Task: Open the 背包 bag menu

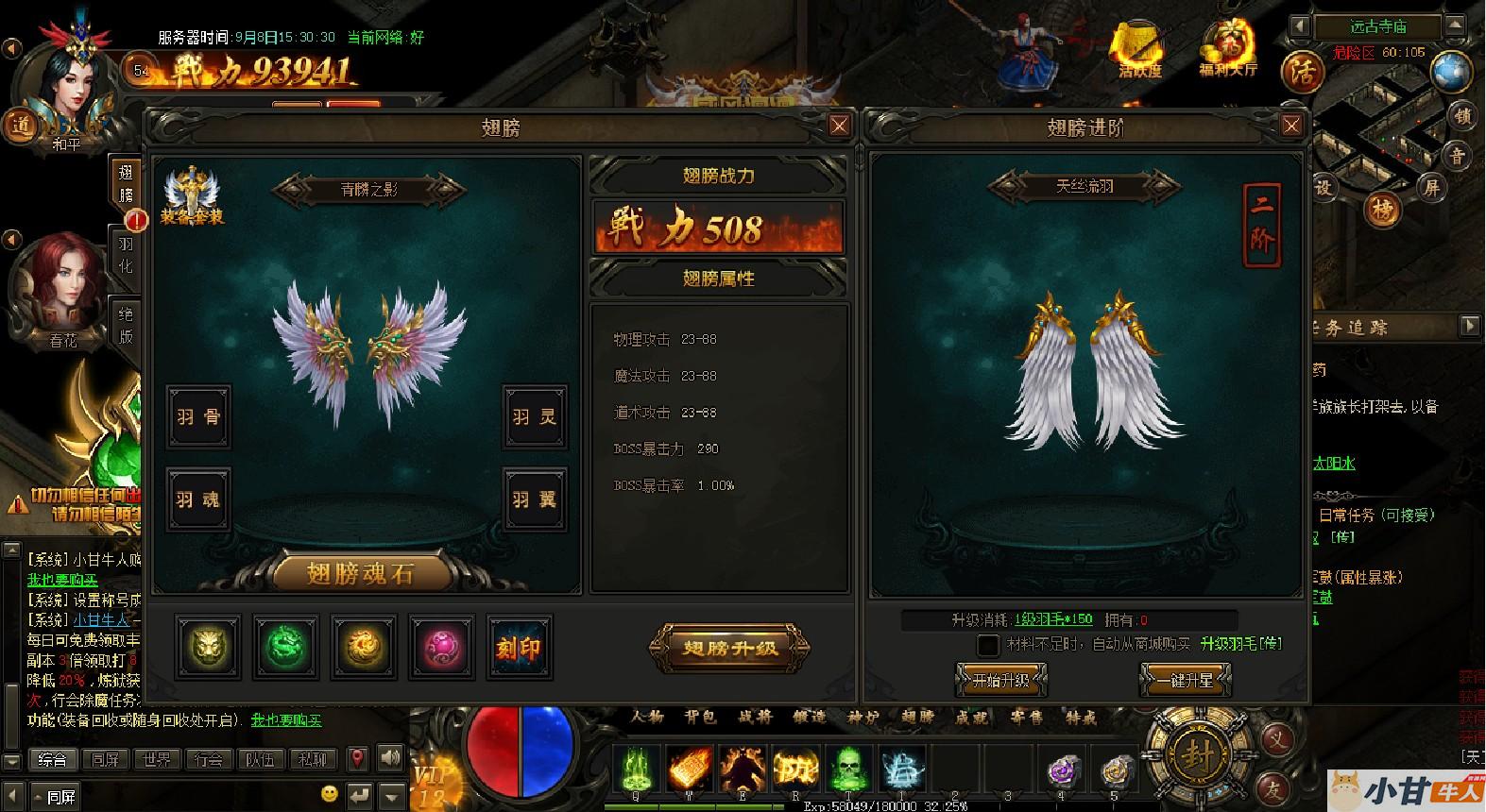Action: point(700,718)
